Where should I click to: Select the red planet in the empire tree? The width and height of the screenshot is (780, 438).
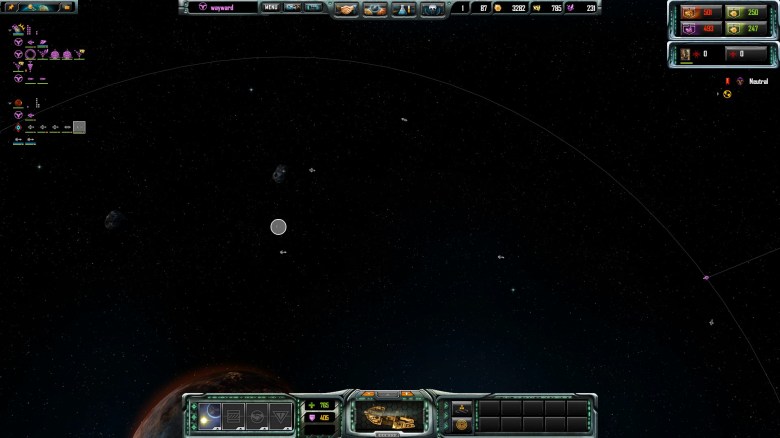click(x=18, y=103)
